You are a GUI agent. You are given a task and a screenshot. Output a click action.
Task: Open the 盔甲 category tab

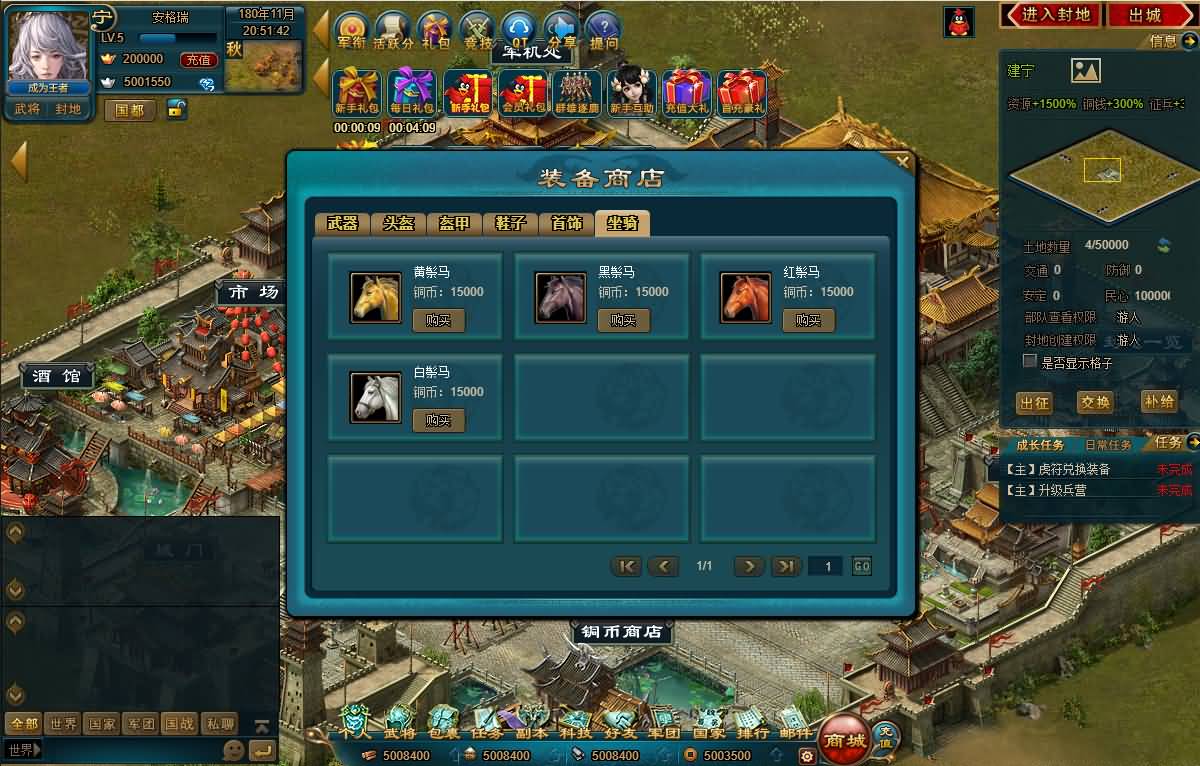[454, 224]
